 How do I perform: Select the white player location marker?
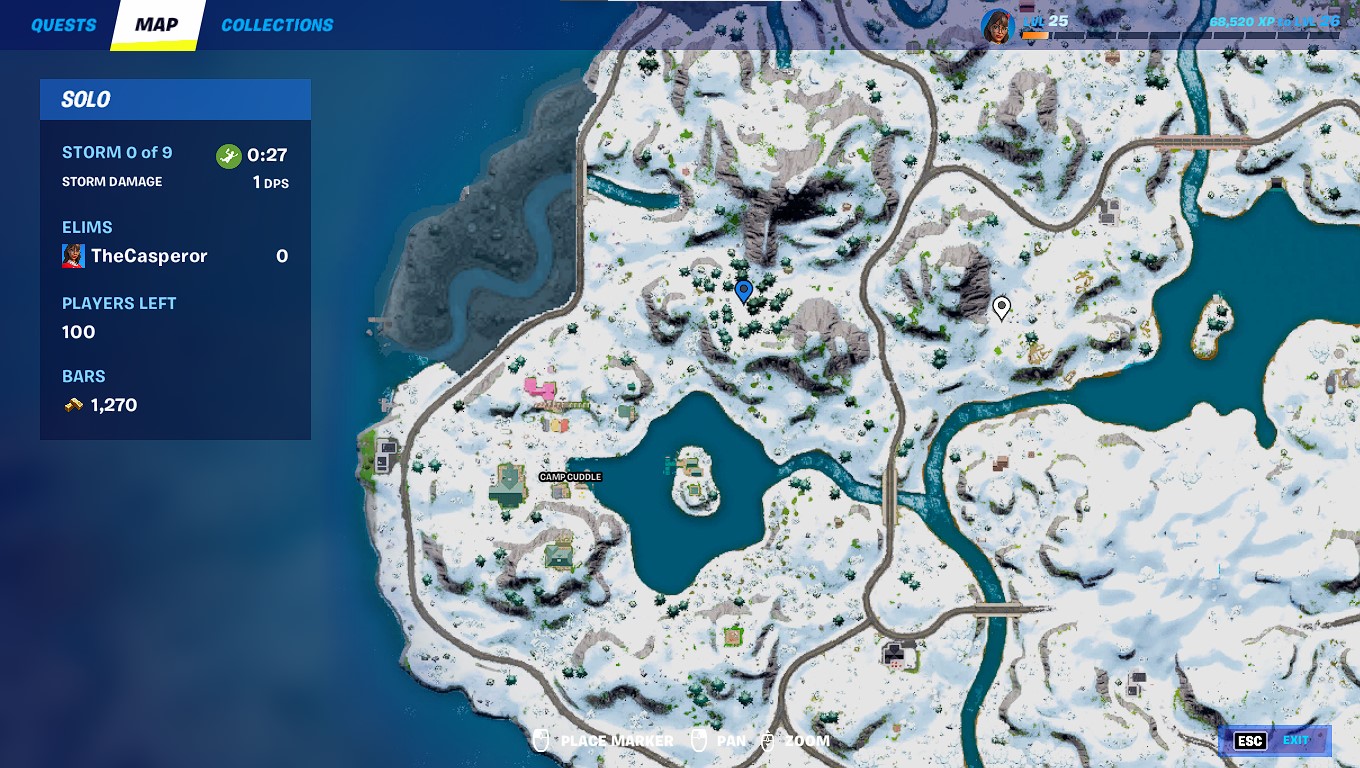1001,307
